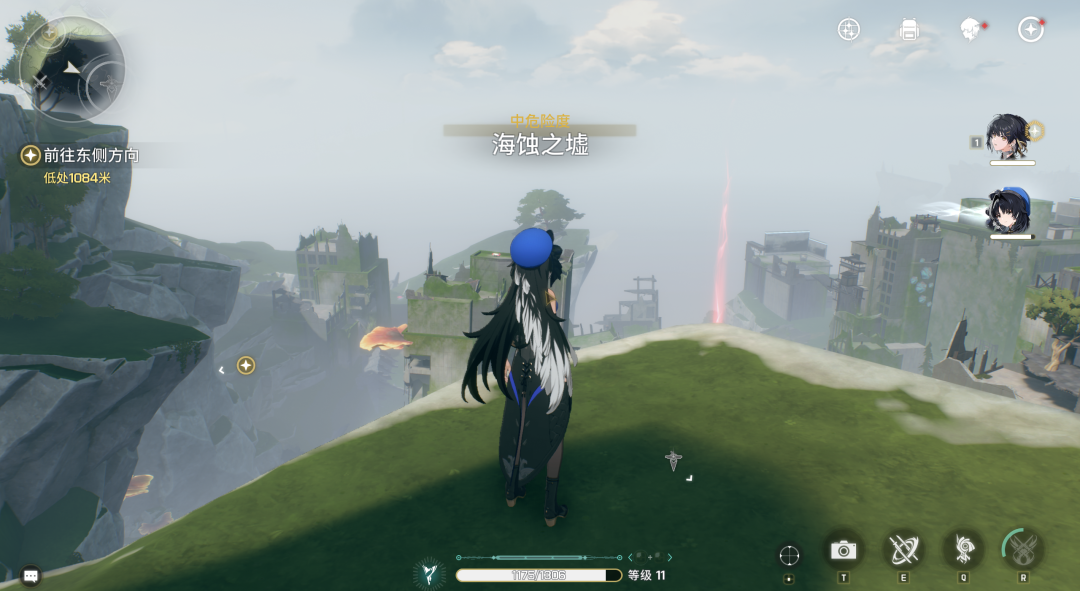Select the blue-beret character portrait
Screen dimensions: 1080x591
click(x=1008, y=210)
